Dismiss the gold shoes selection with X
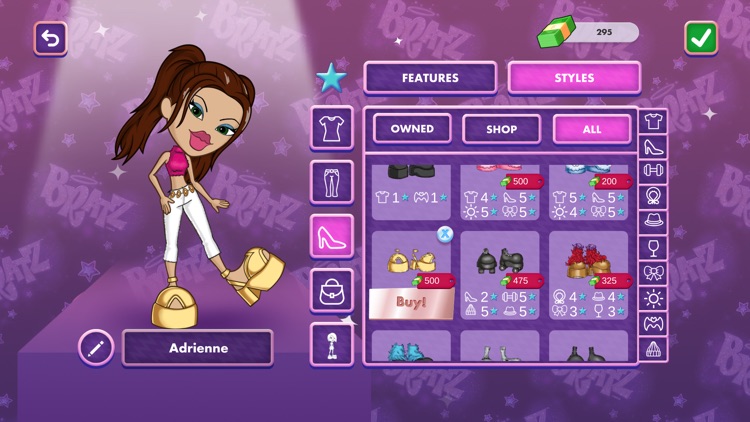The width and height of the screenshot is (750, 422). 445,234
